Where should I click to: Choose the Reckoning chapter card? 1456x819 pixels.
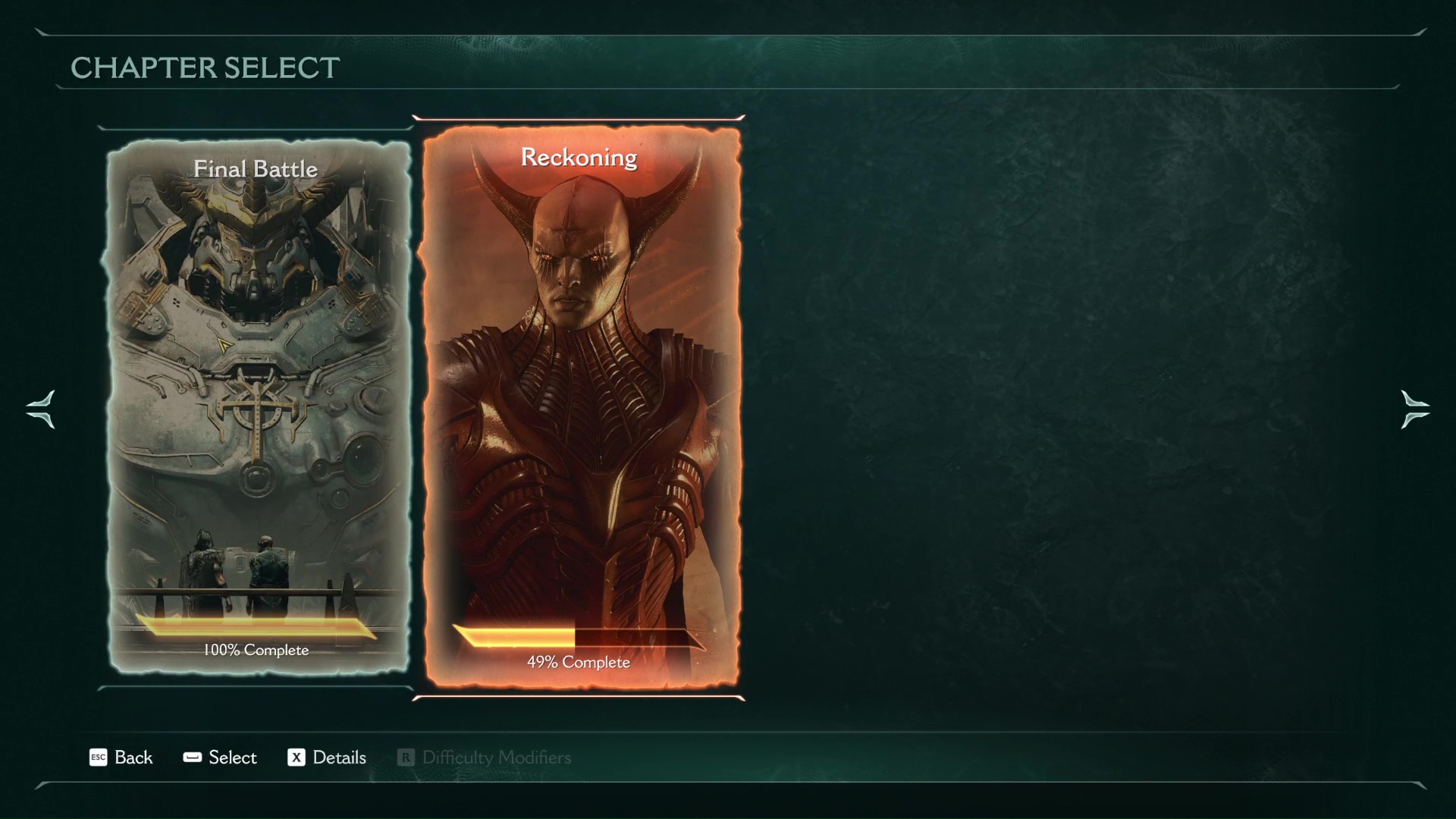[x=580, y=406]
